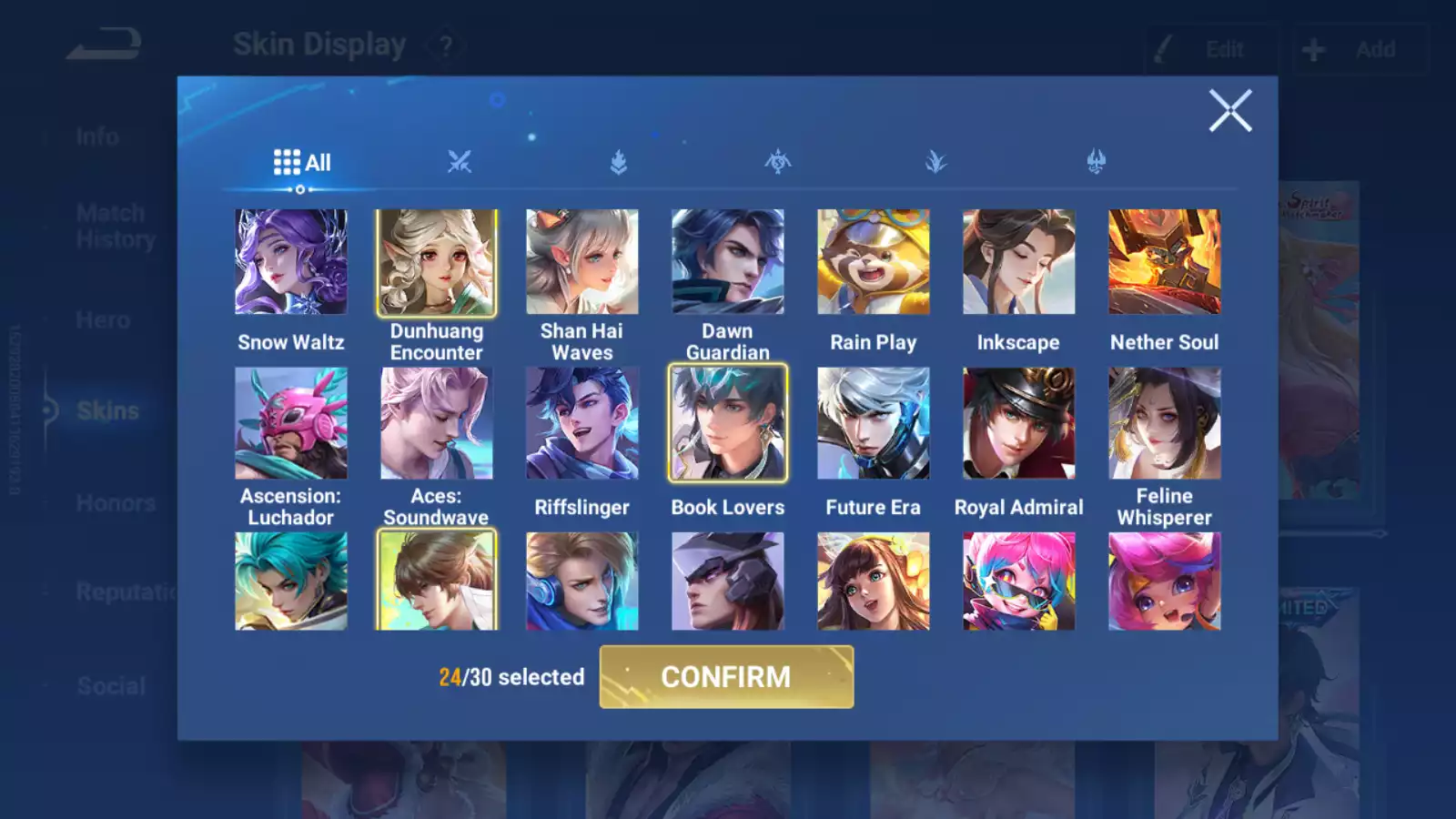Choose the Rain Play skin

pos(874,262)
